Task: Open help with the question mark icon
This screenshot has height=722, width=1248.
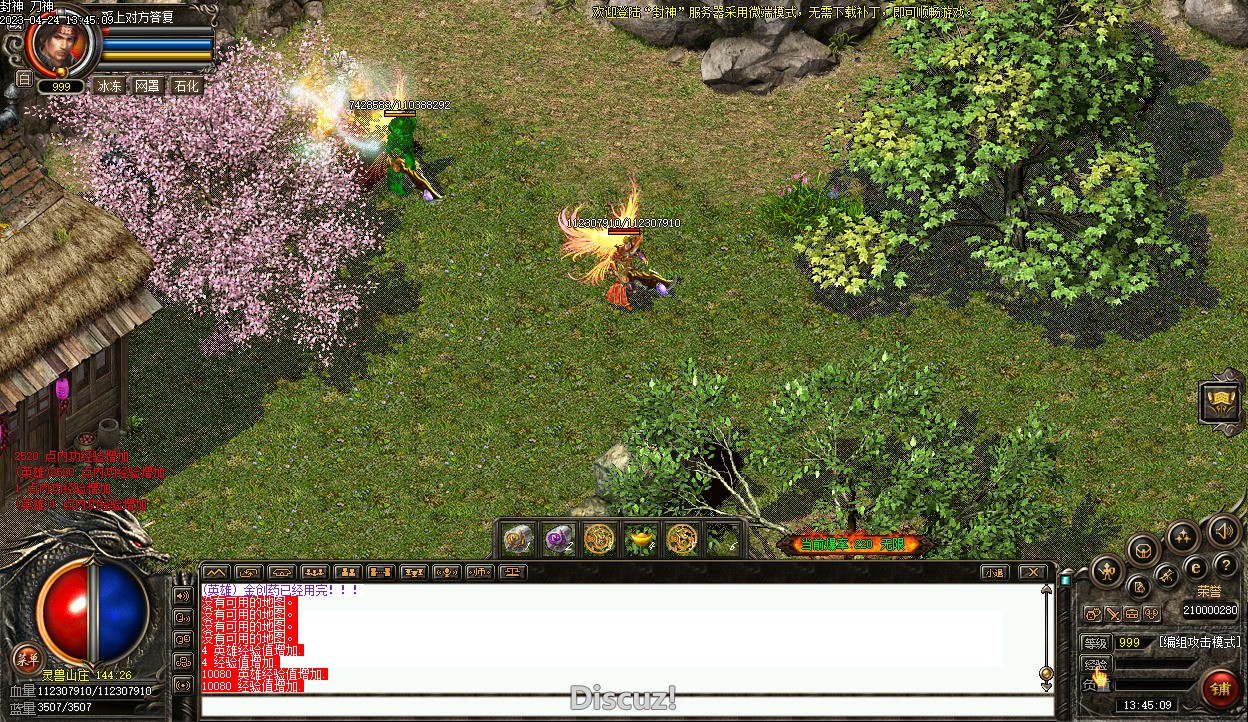Action: tap(1227, 565)
